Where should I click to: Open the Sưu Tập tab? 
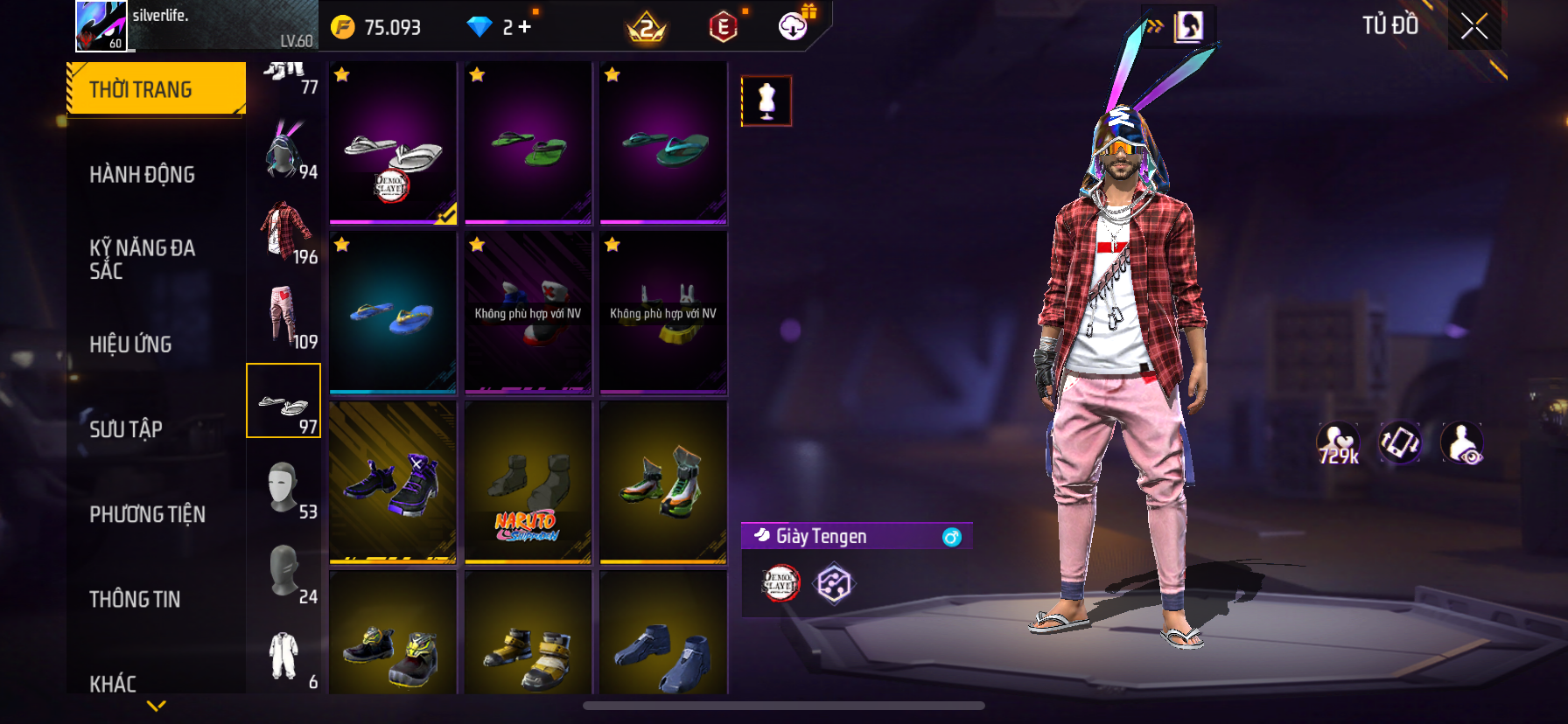click(x=126, y=428)
